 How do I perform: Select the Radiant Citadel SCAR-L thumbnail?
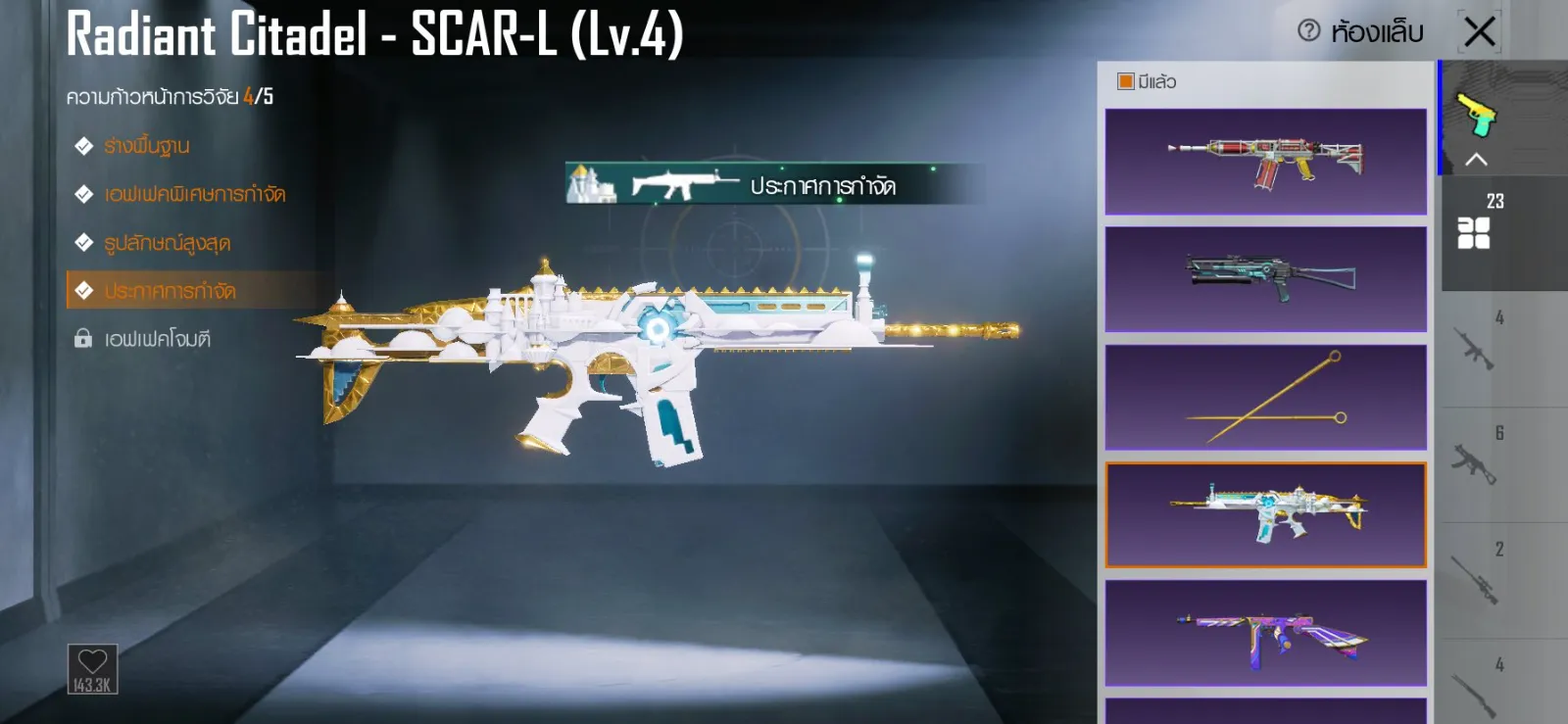(1265, 515)
